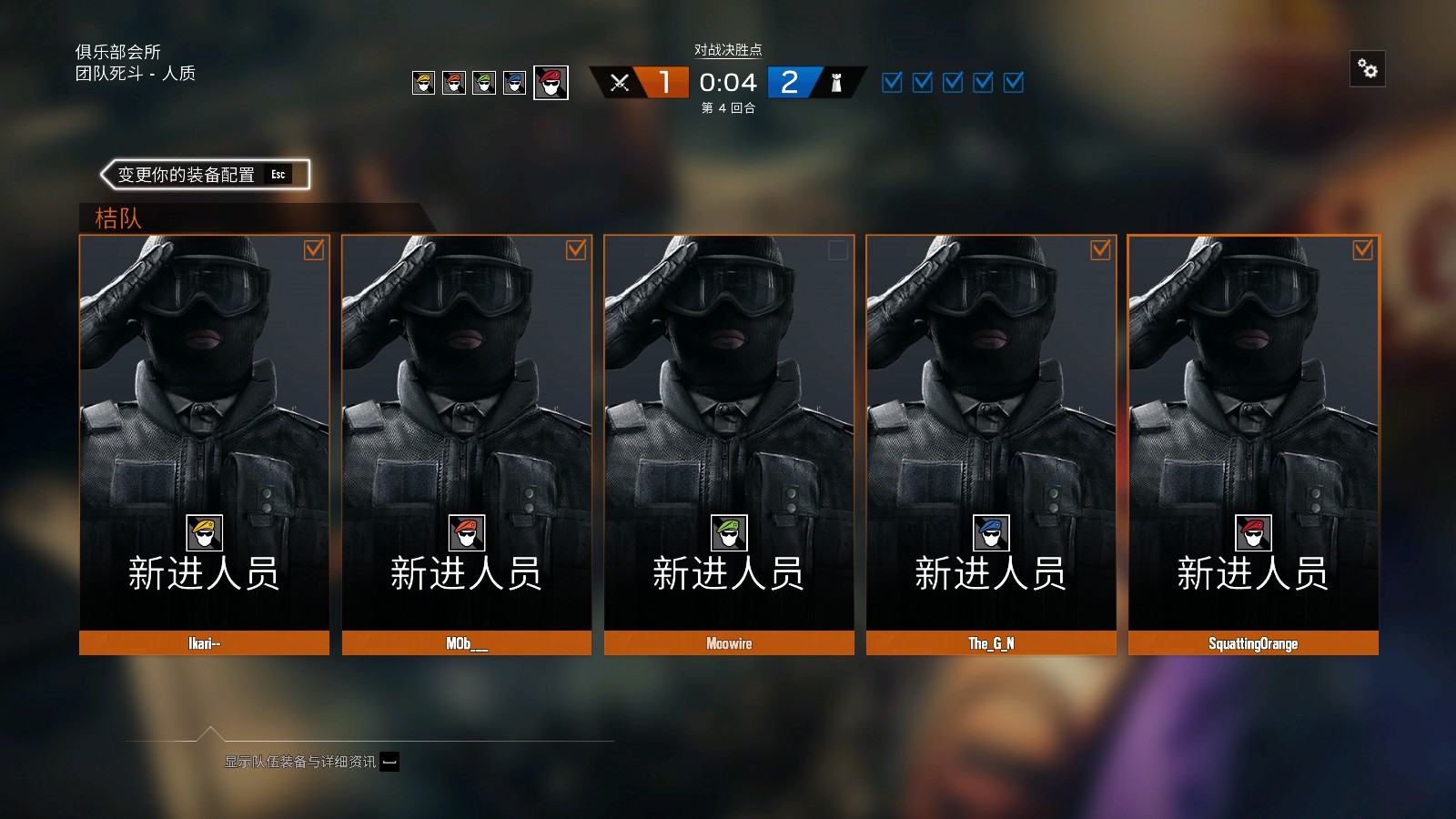Select the highlighted red beret icon at top
The width and height of the screenshot is (1456, 819).
click(x=550, y=83)
